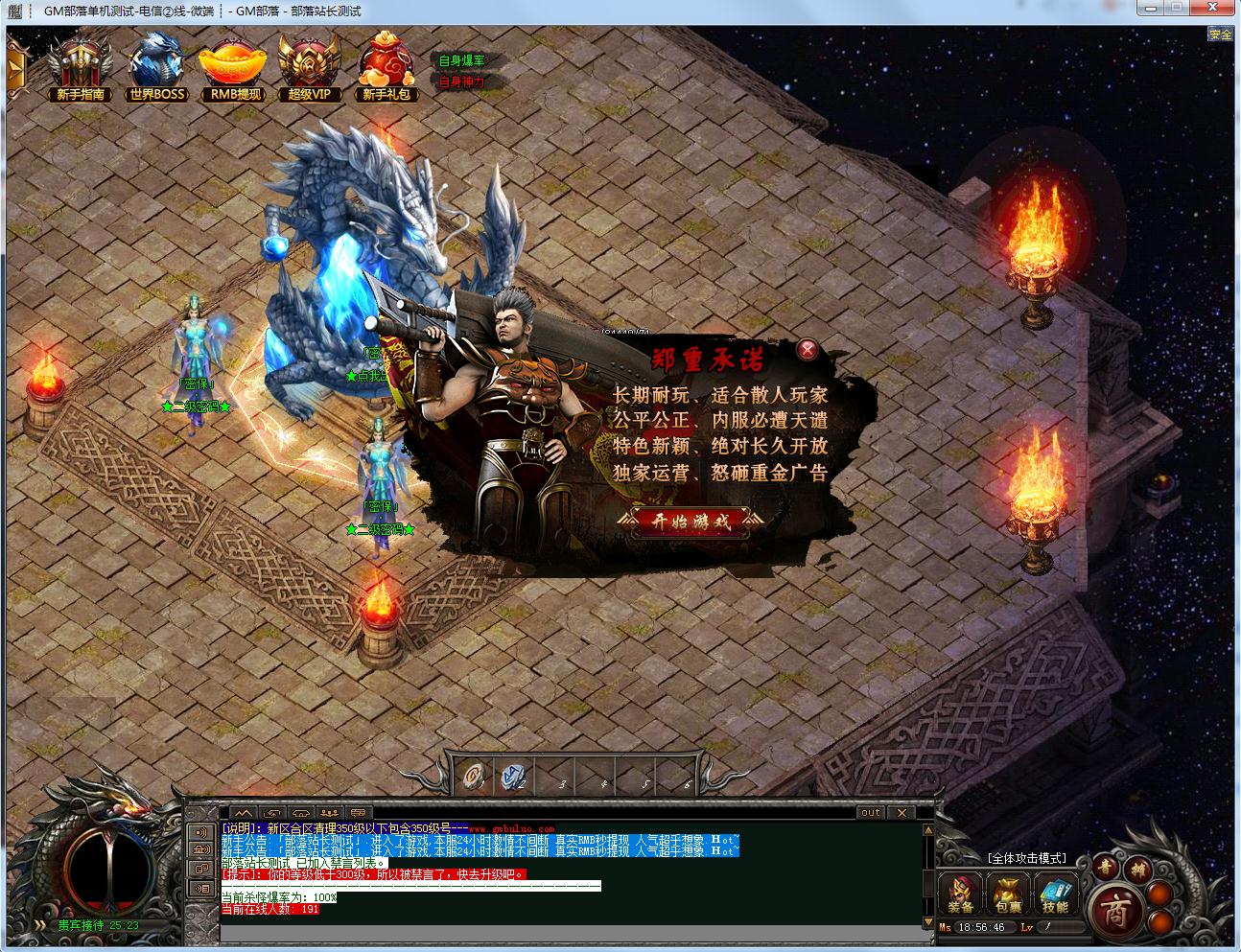
Task: Claim the 新手礼包 red gift bag
Action: pyautogui.click(x=386, y=67)
